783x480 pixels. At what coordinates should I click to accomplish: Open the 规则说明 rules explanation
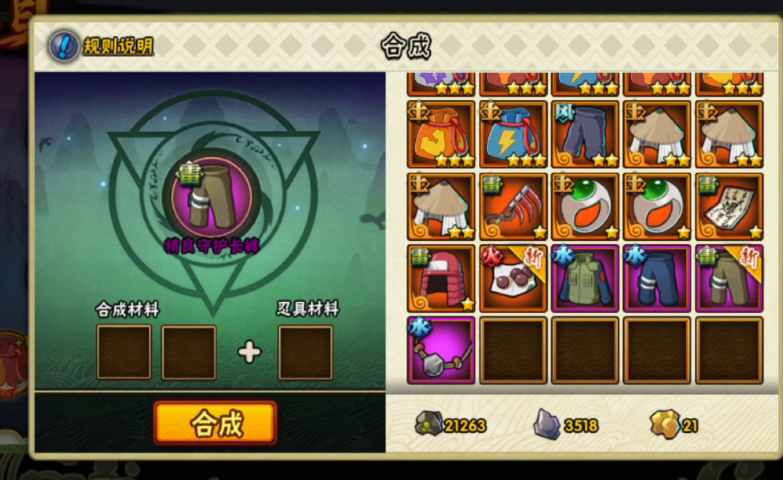[103, 46]
